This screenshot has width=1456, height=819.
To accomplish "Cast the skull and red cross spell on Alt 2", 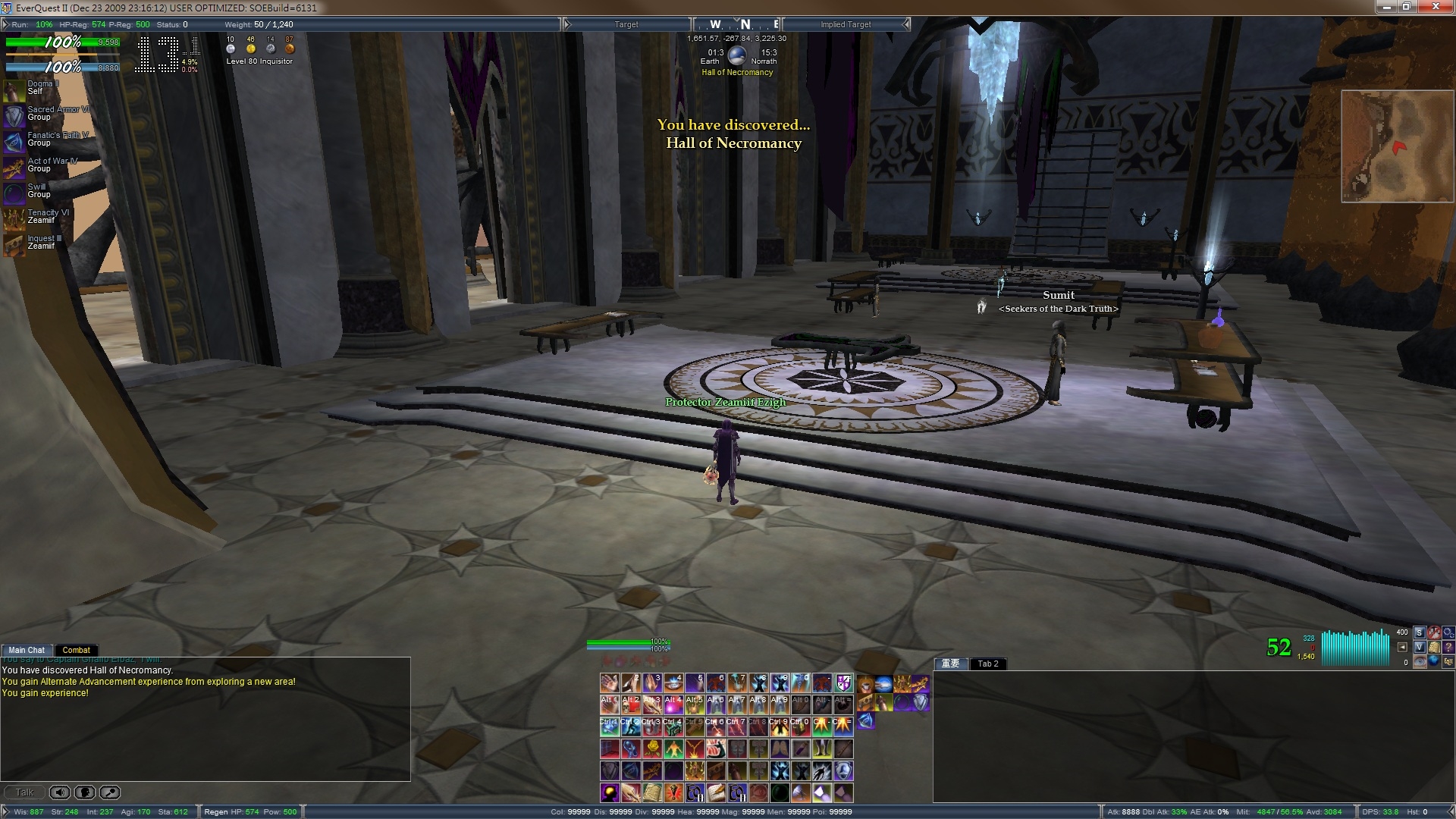I will click(x=630, y=704).
